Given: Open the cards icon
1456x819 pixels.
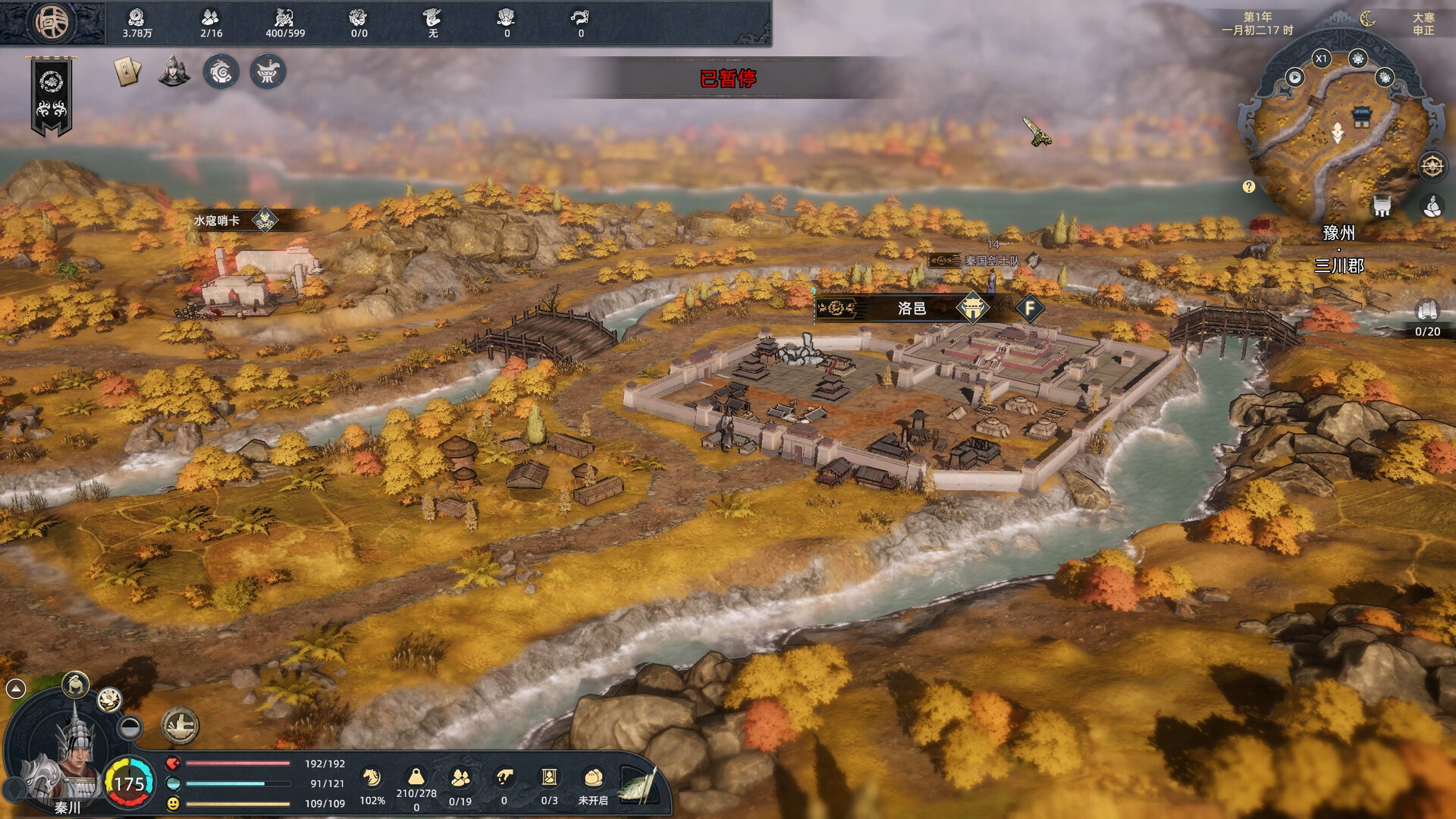Looking at the screenshot, I should point(127,72).
